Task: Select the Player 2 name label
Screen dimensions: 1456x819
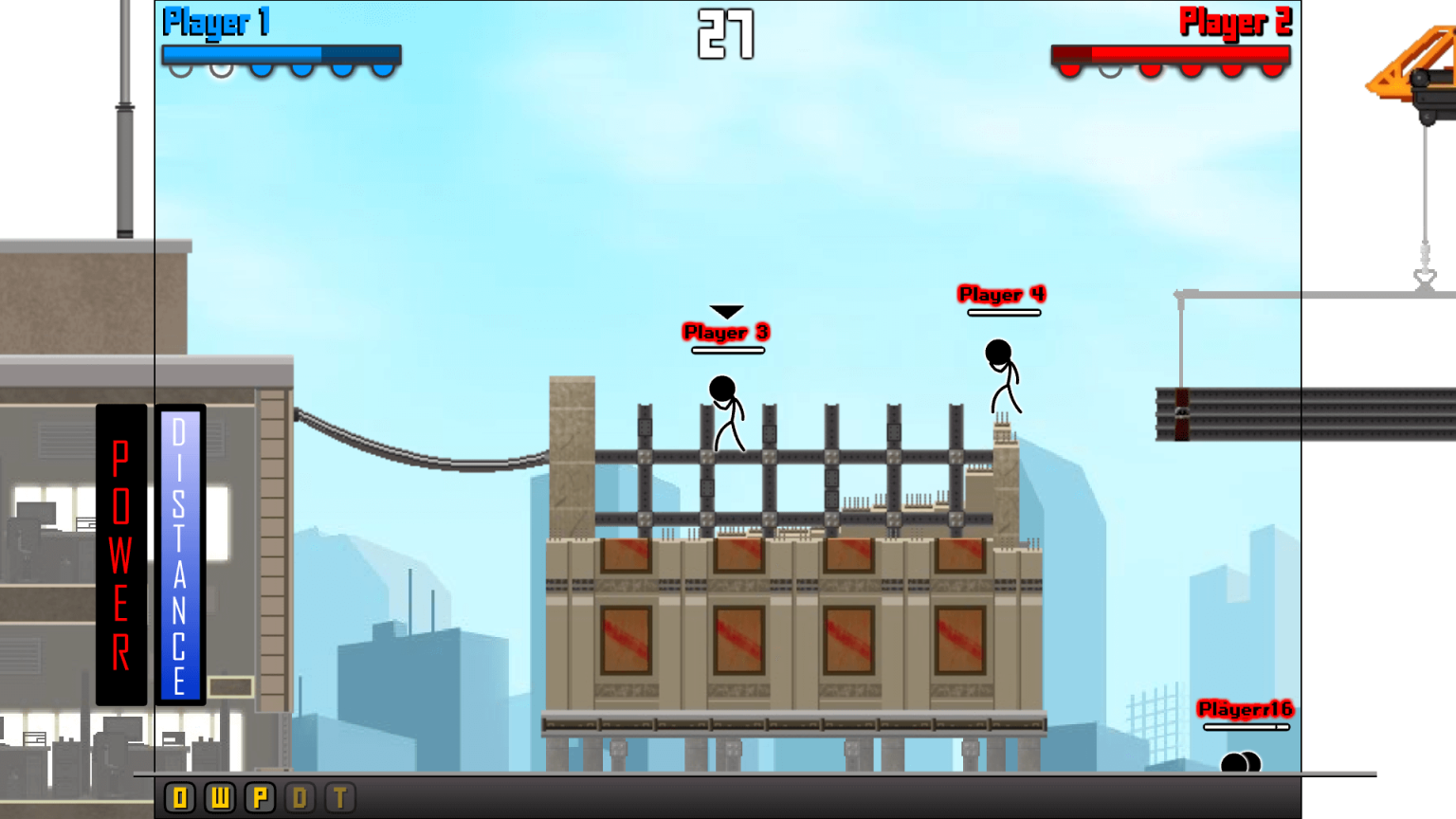Action: 1237,22
